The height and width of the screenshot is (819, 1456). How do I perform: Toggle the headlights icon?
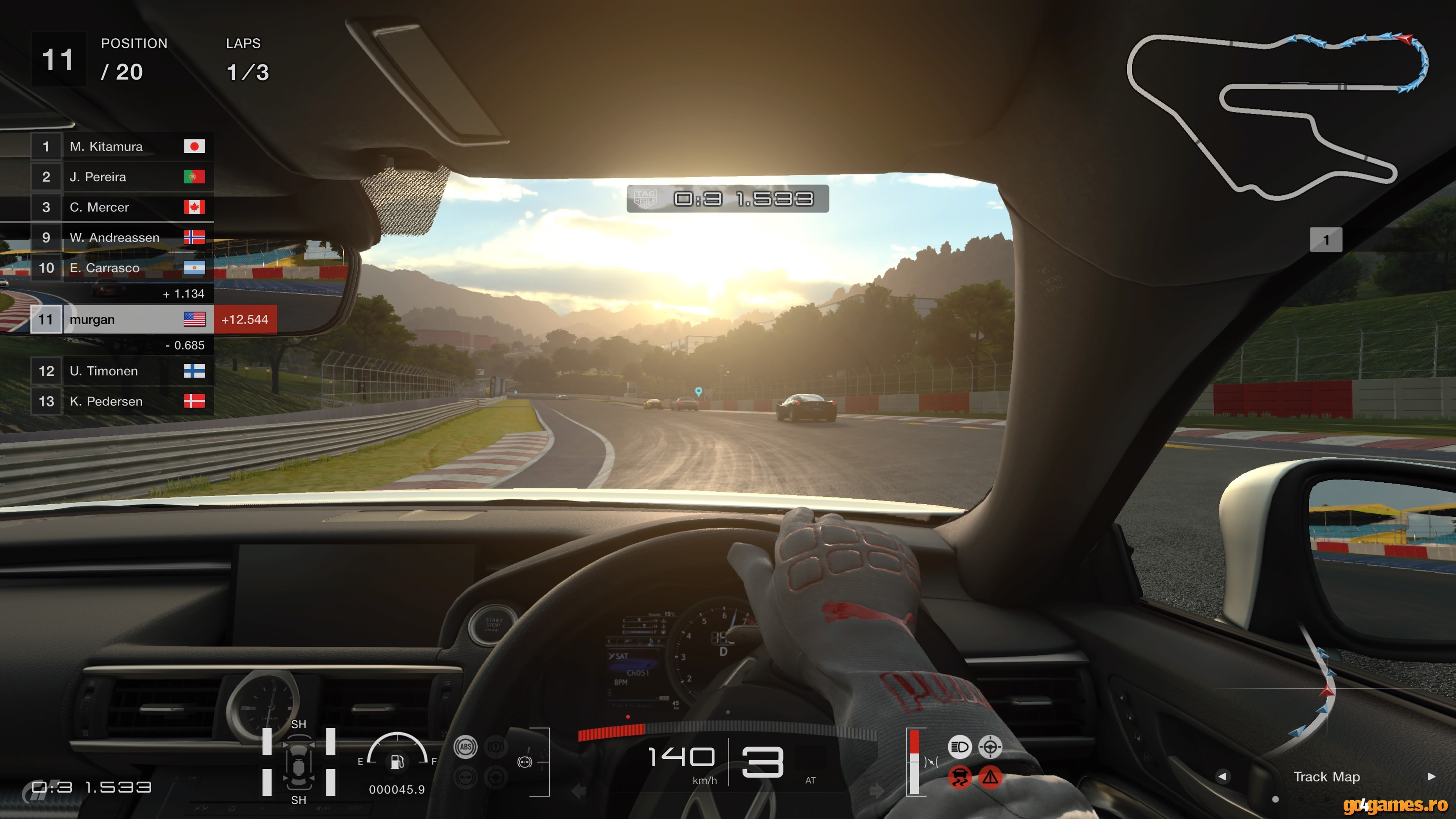[x=959, y=747]
